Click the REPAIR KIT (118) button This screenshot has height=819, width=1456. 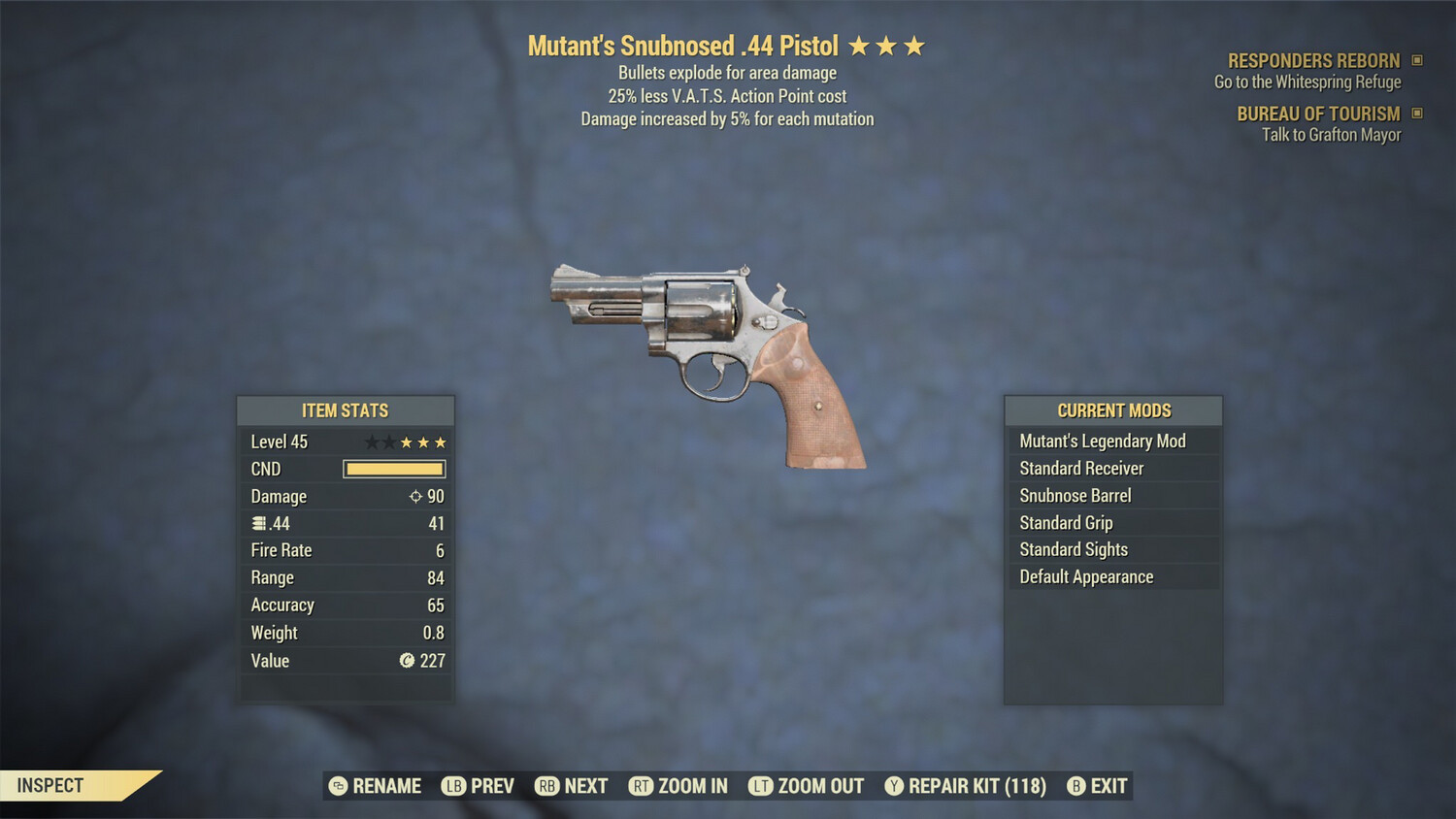point(969,786)
